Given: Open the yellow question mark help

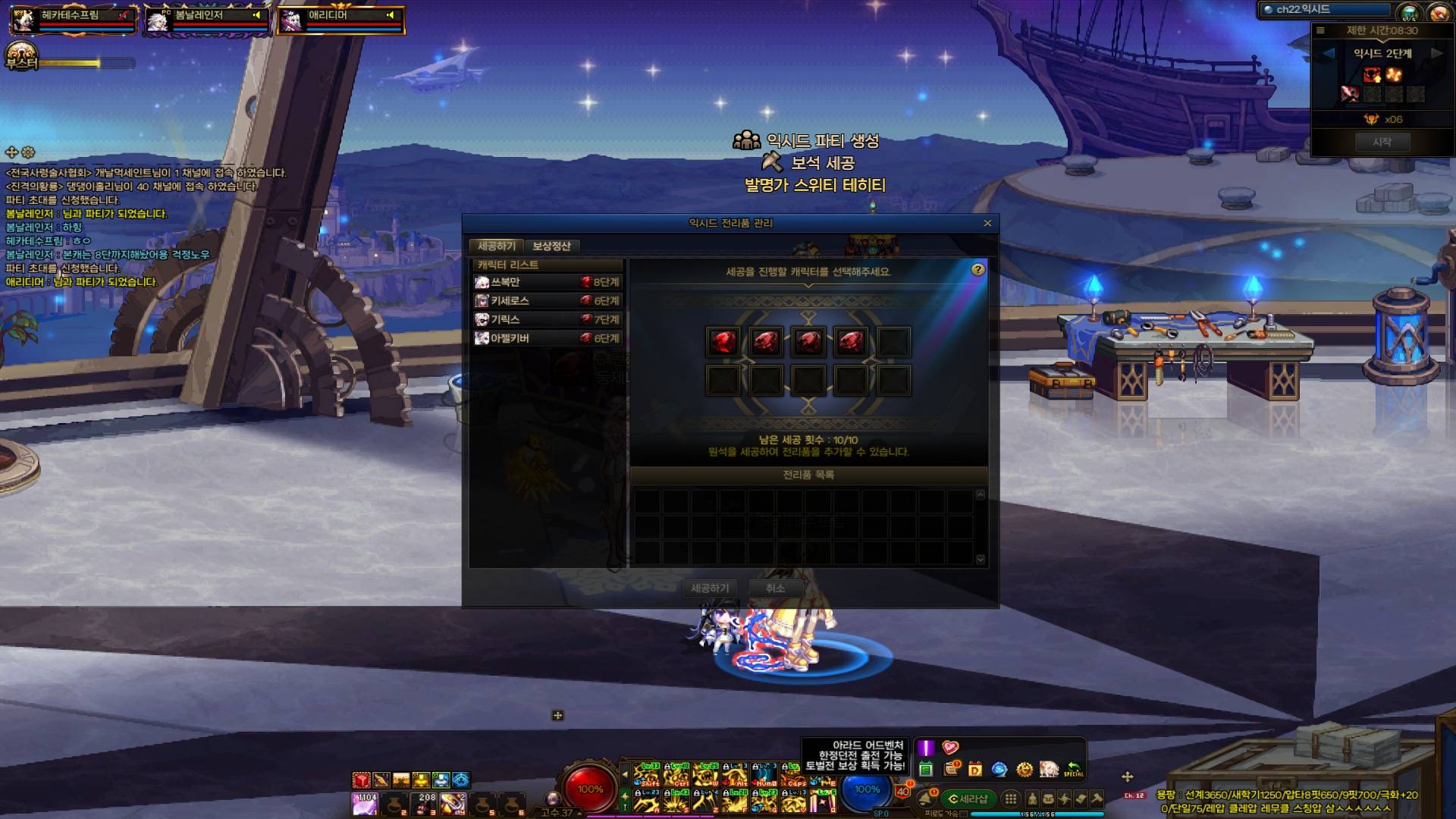Looking at the screenshot, I should 978,270.
